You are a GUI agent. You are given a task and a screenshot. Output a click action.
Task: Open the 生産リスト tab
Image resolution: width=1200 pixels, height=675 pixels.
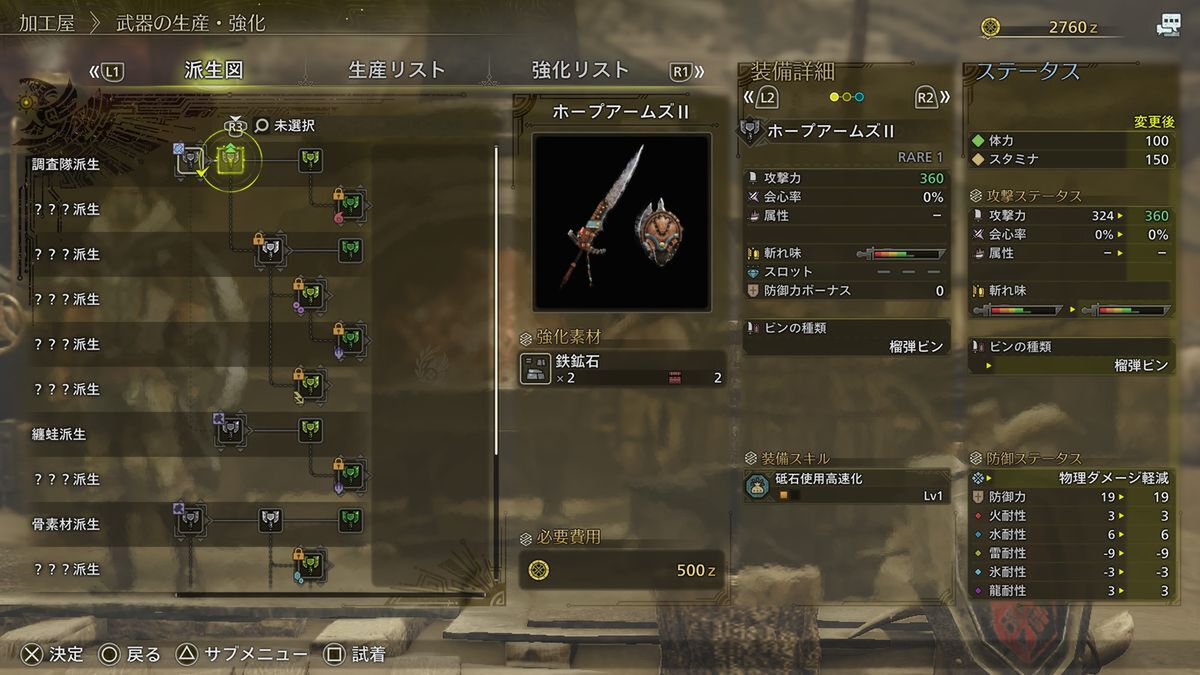point(396,70)
